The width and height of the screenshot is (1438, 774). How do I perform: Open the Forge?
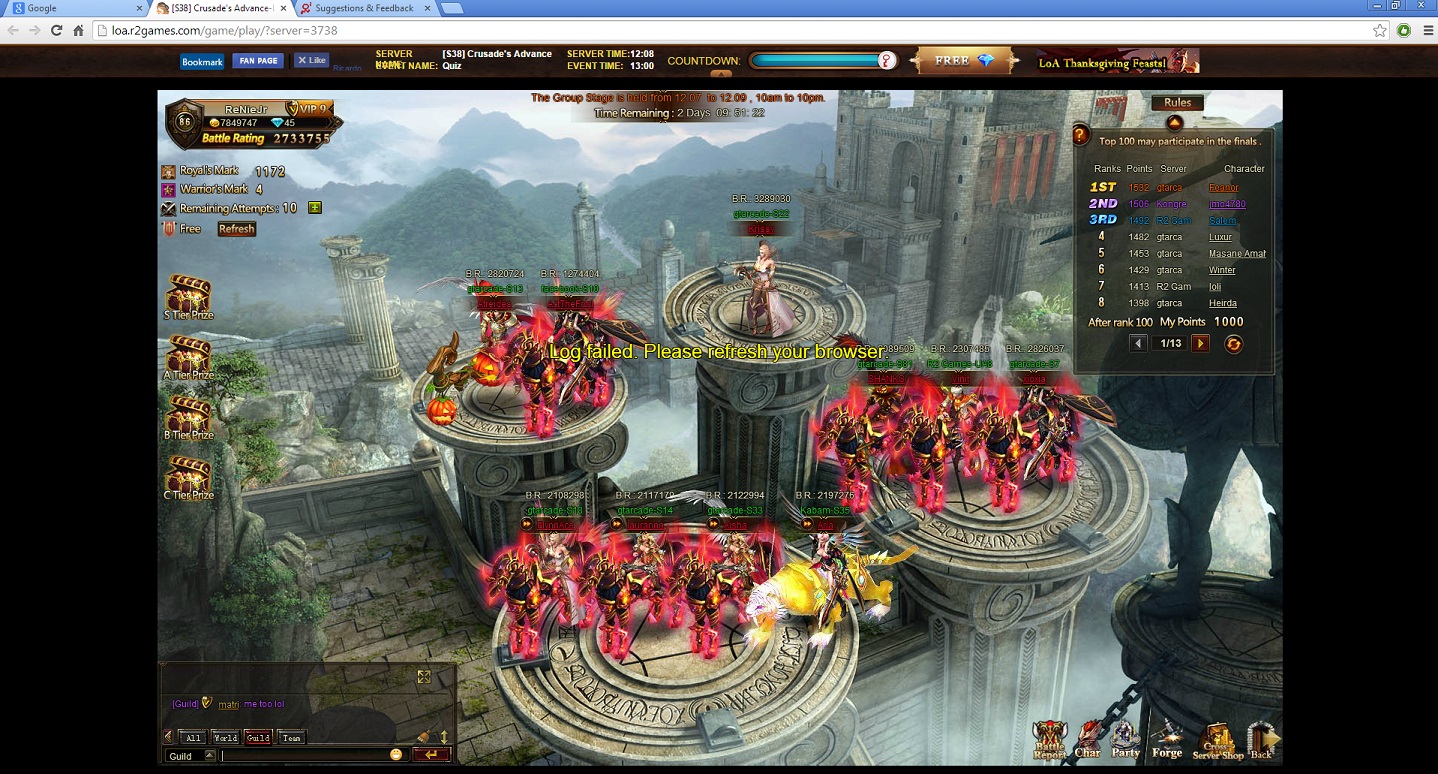point(1167,740)
